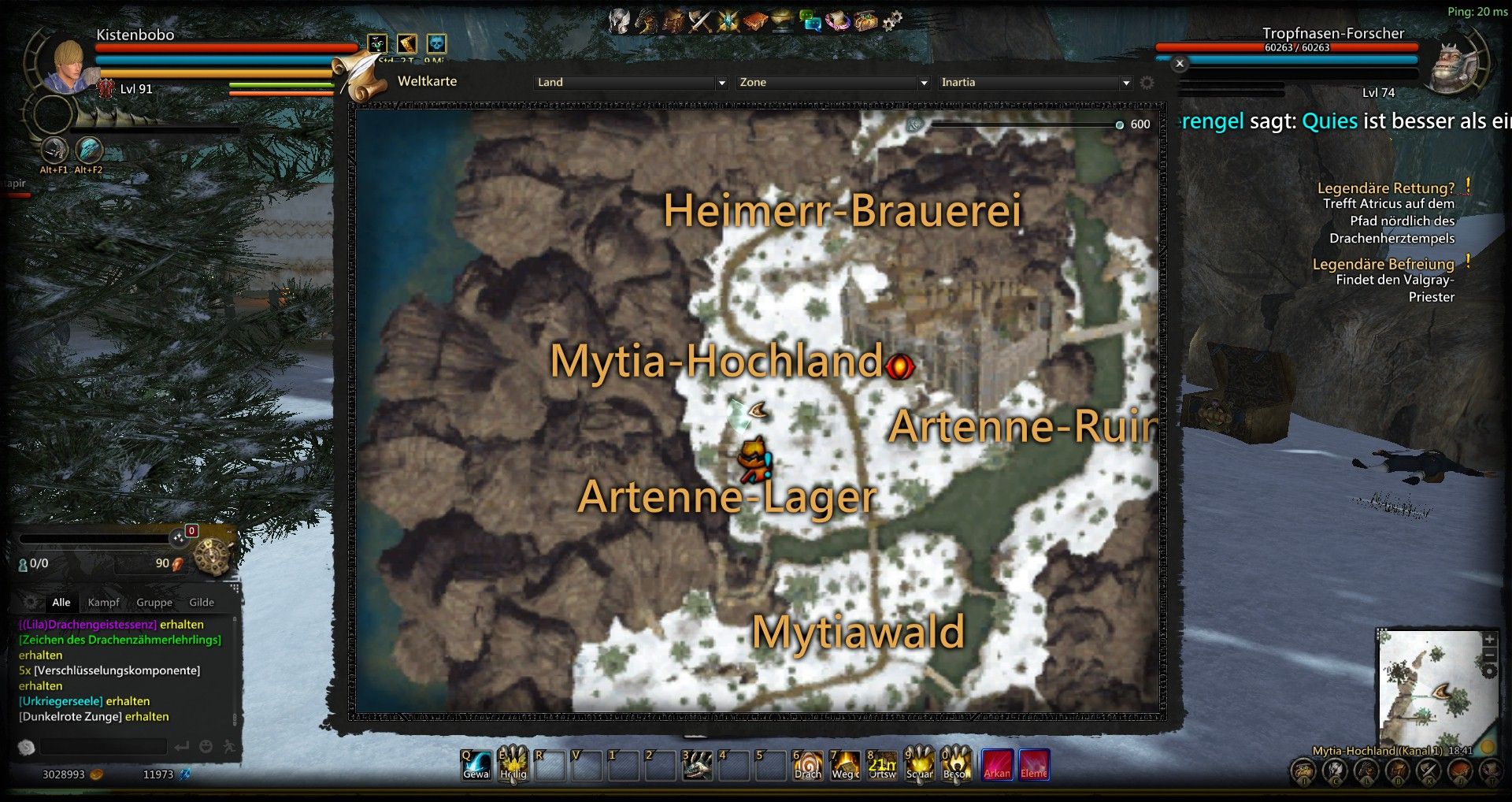Image resolution: width=1512 pixels, height=802 pixels.
Task: Open game settings via top gears icon
Action: click(892, 20)
